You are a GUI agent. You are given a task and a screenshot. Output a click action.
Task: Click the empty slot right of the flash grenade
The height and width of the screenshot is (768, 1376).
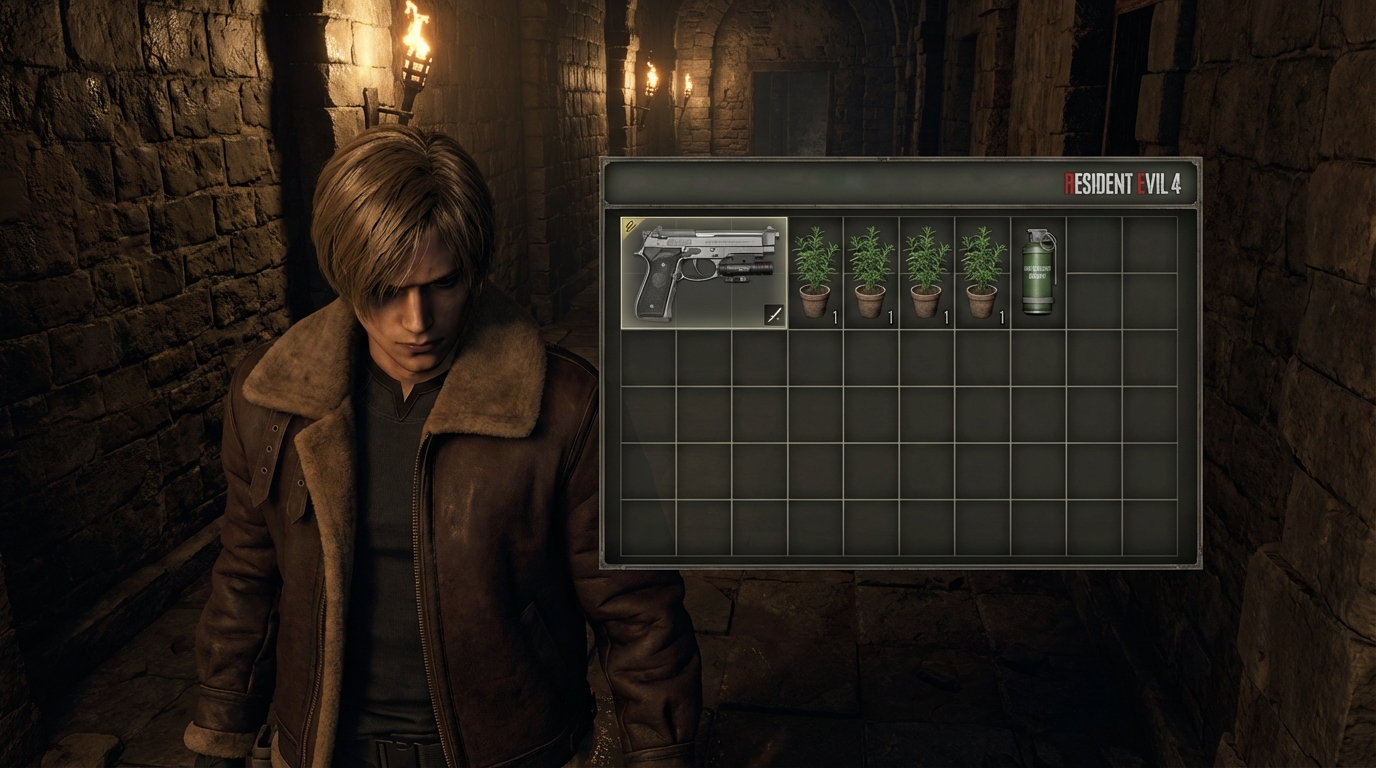(x=1096, y=270)
